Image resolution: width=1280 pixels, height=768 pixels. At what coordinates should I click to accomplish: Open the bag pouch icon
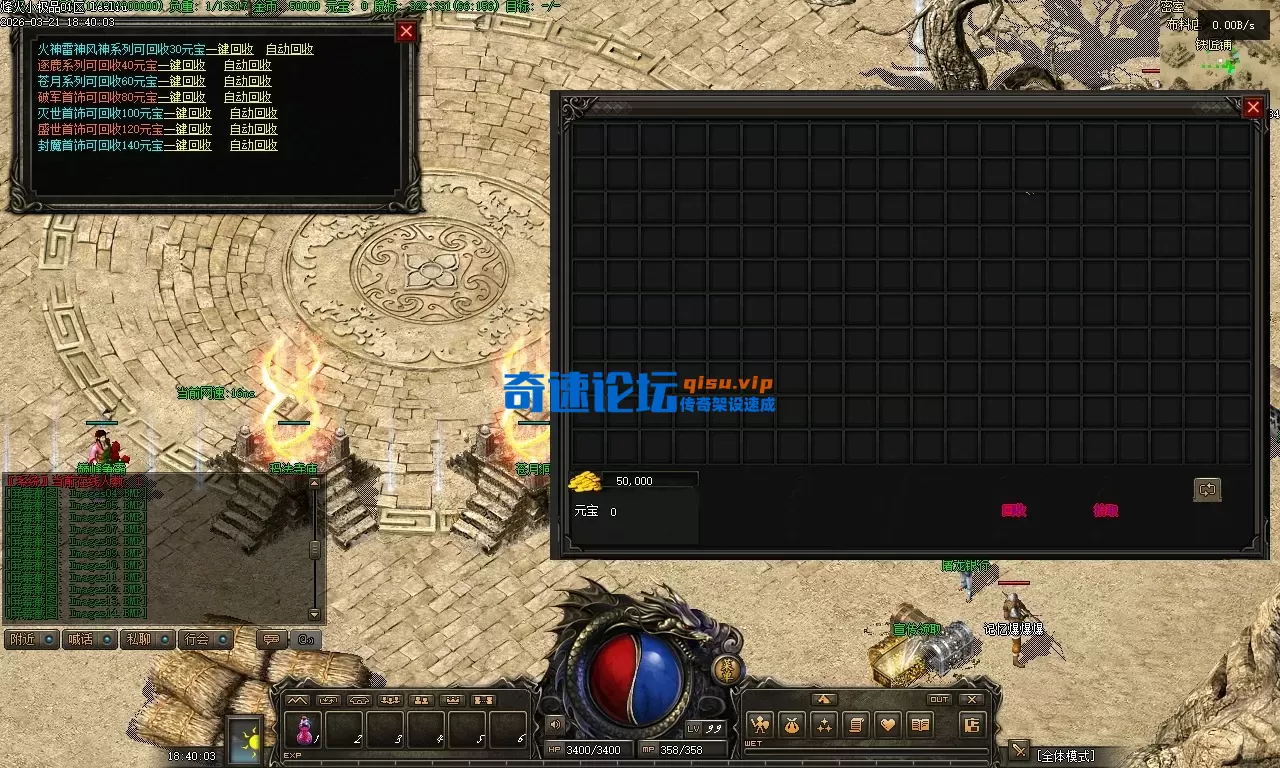791,725
